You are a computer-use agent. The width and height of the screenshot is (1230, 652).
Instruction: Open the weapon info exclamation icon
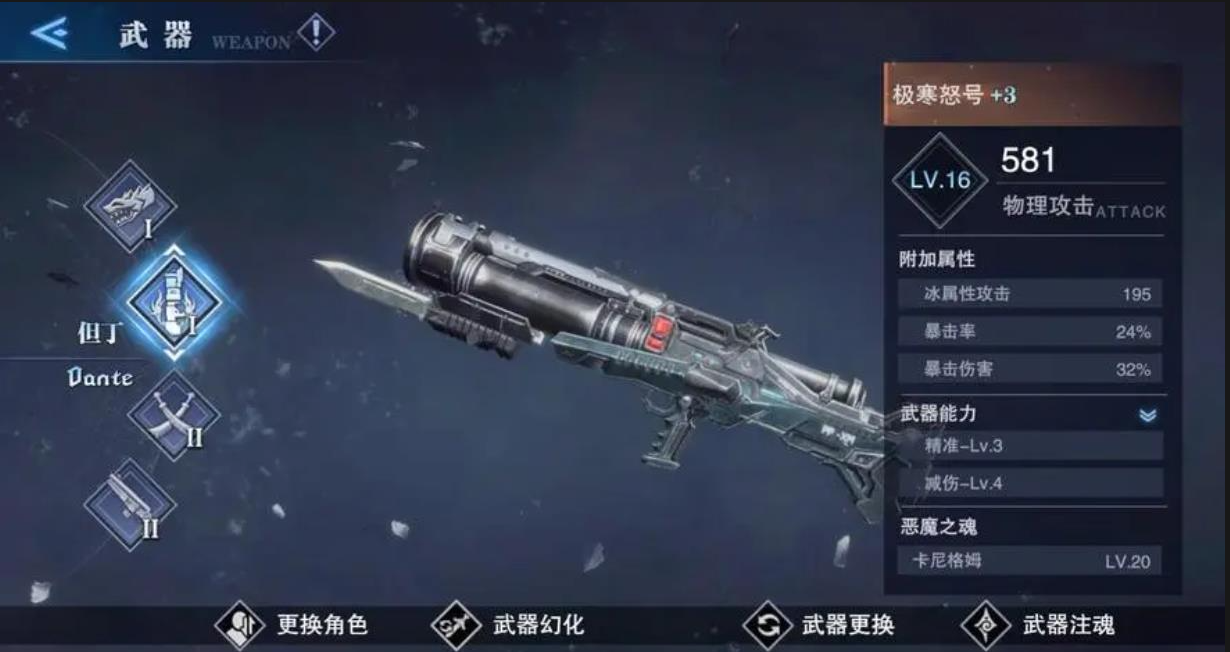pyautogui.click(x=316, y=32)
